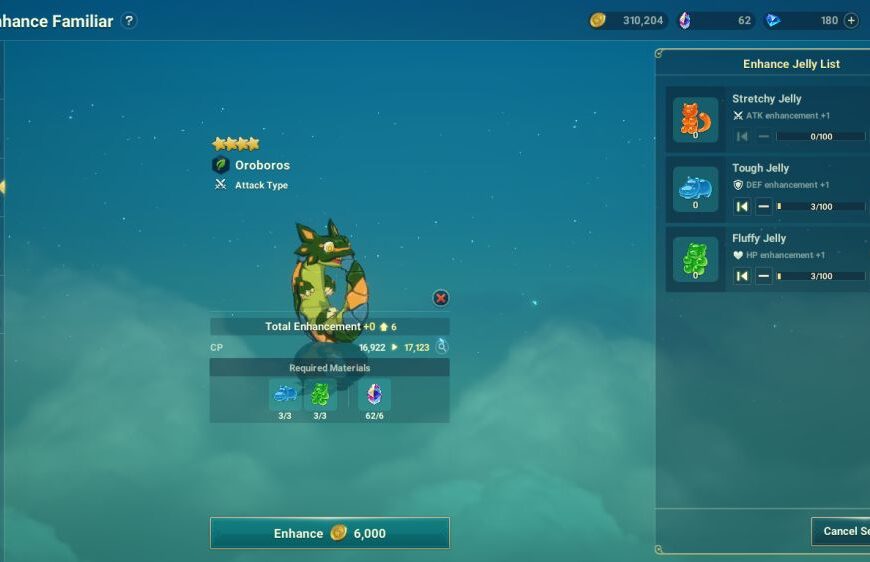Open the CP details magnifier icon
This screenshot has width=870, height=562.
pyautogui.click(x=441, y=347)
